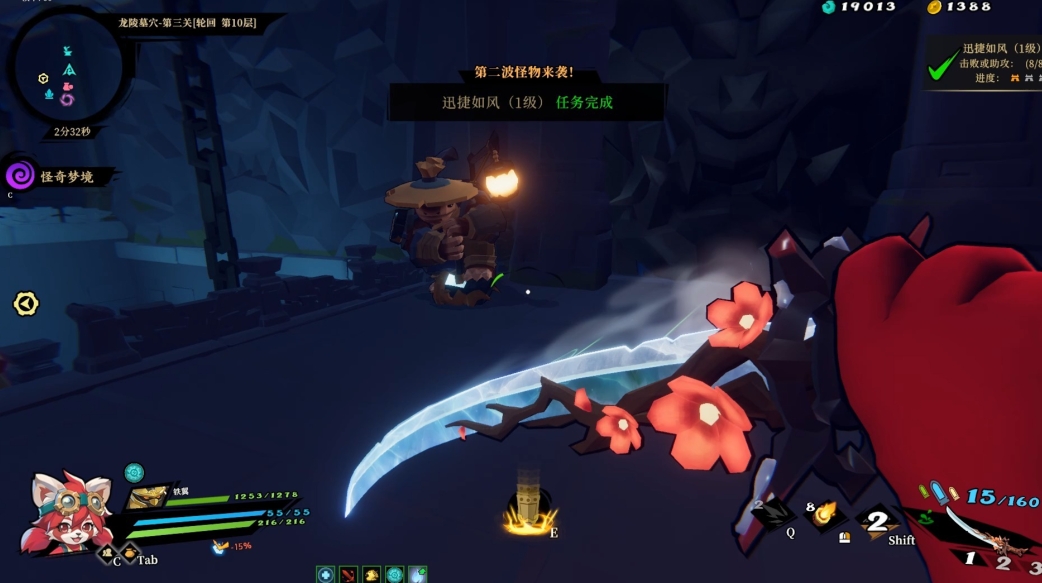Image resolution: width=1042 pixels, height=583 pixels.
Task: Trigger the dash ability icon
Action: (877, 521)
